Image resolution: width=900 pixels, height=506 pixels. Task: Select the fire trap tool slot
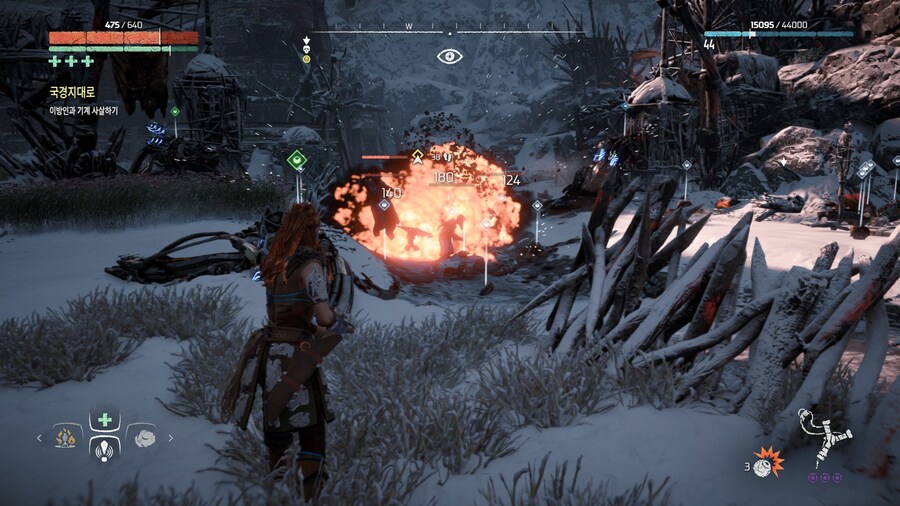pos(67,437)
